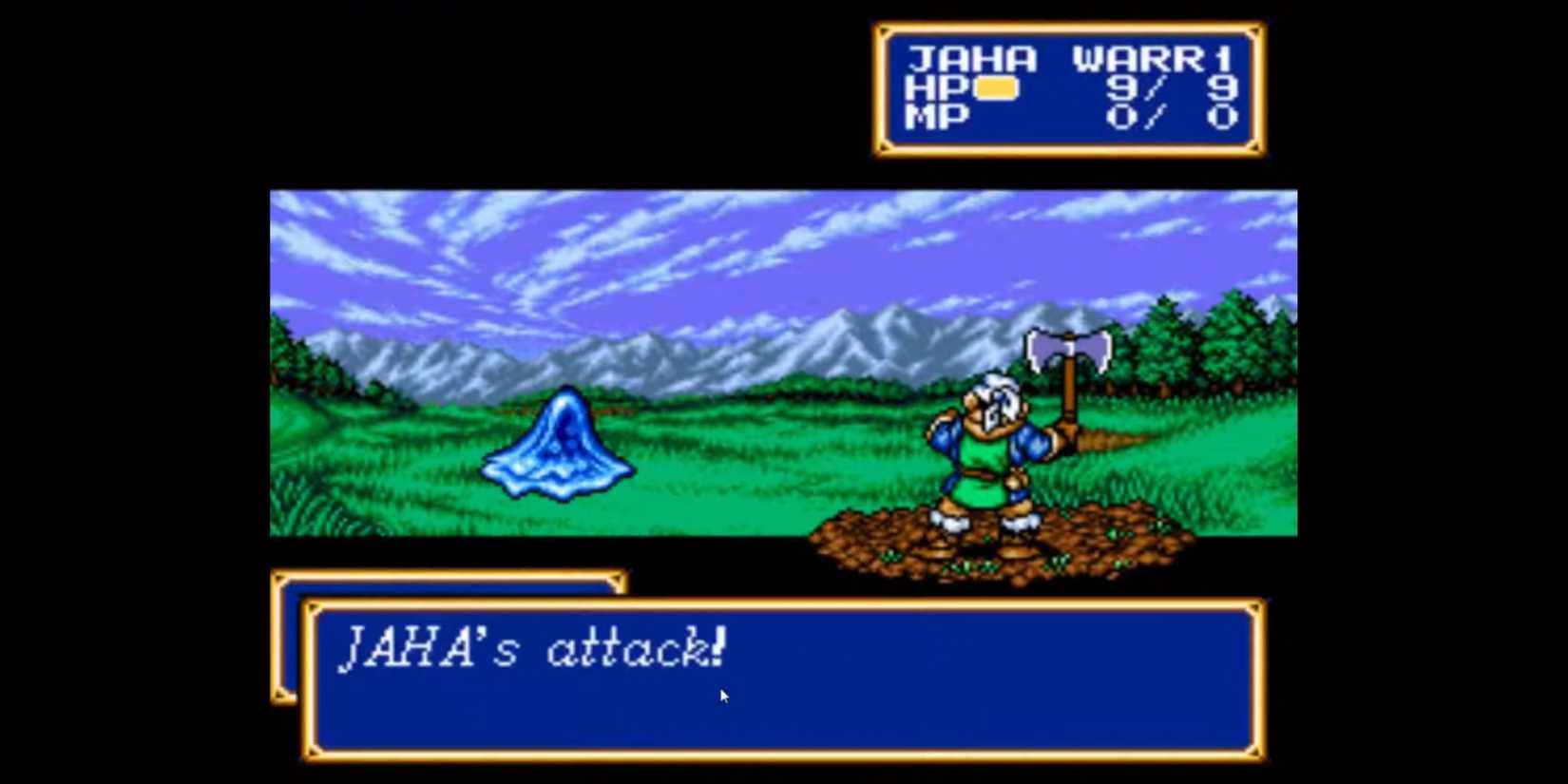Click the HP label in status window
Image resolution: width=1568 pixels, height=784 pixels.
941,88
